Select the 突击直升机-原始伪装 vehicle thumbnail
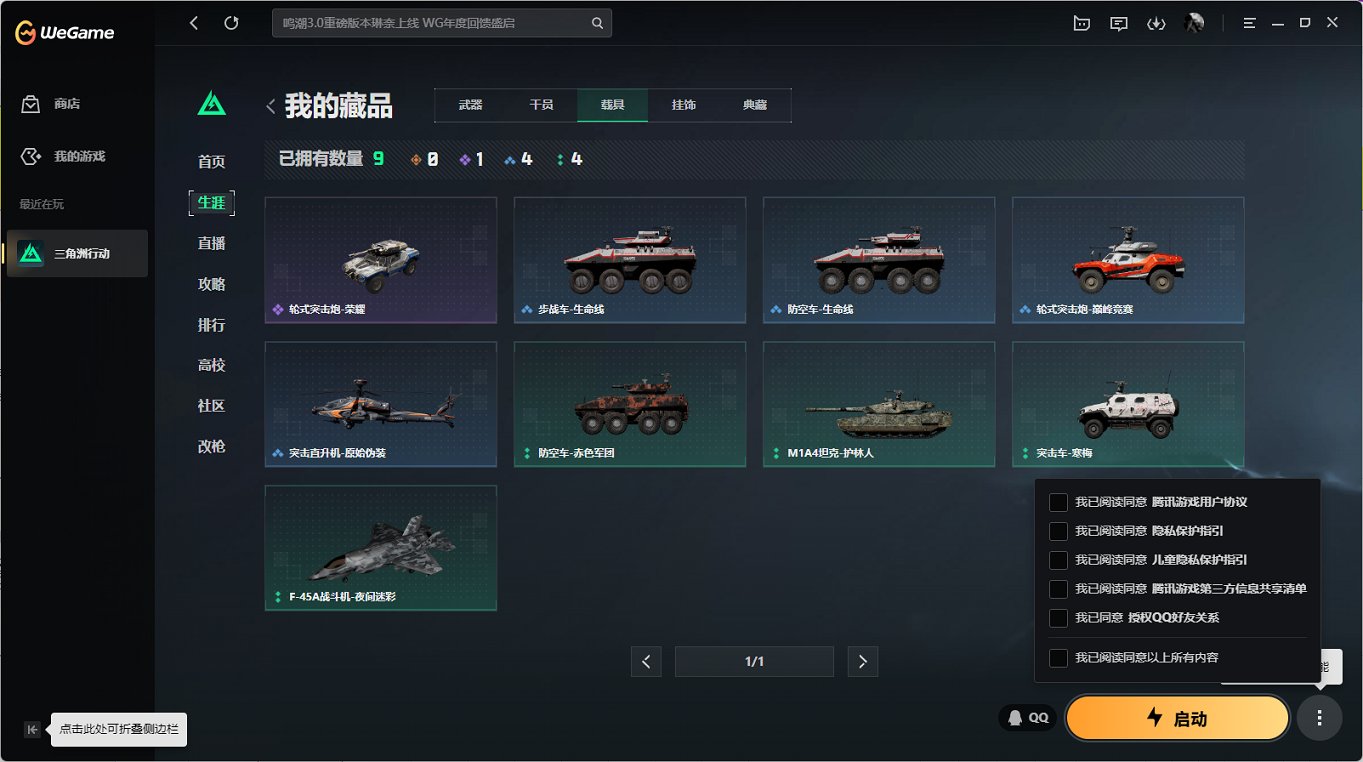 [380, 404]
